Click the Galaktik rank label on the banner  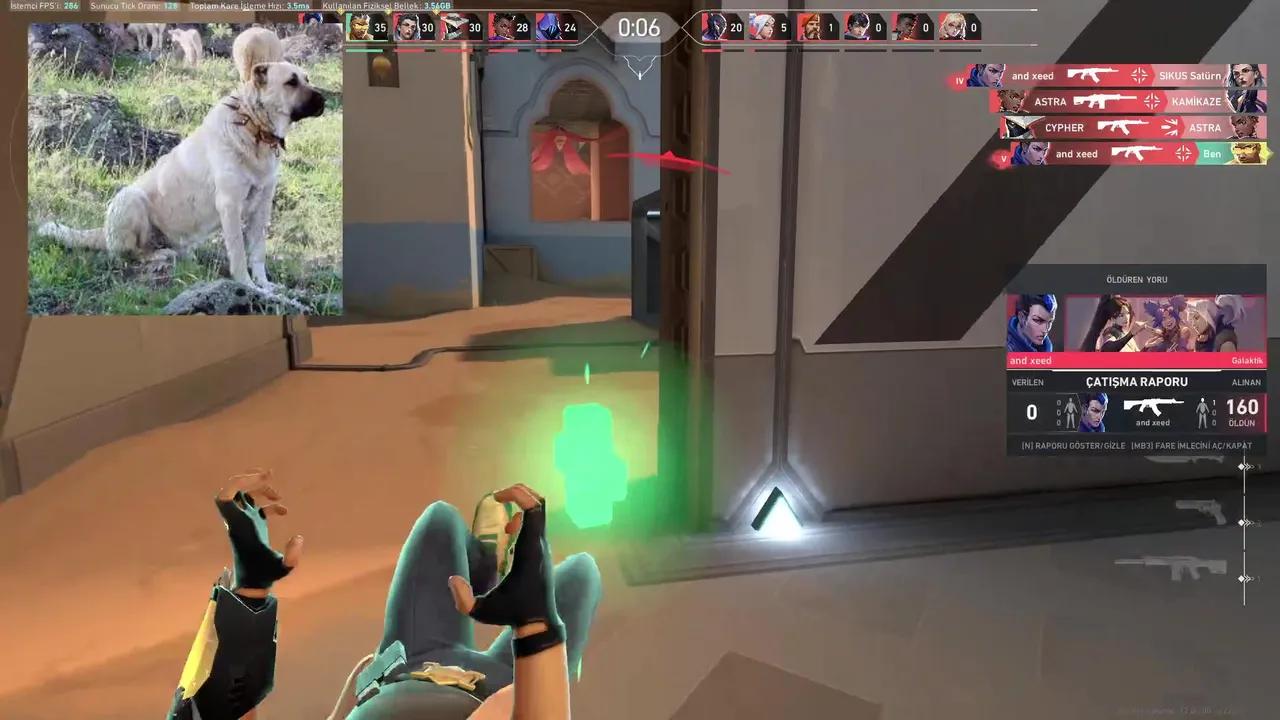tap(1247, 360)
